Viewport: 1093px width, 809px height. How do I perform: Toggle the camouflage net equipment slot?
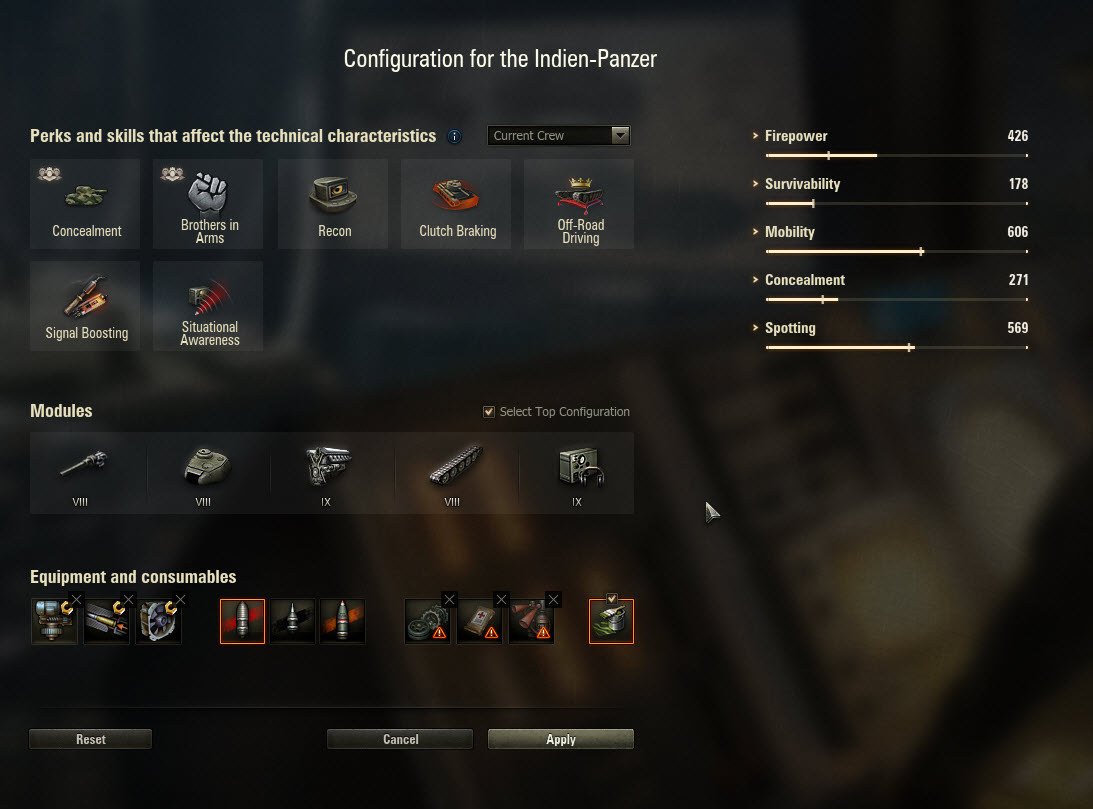[x=611, y=622]
